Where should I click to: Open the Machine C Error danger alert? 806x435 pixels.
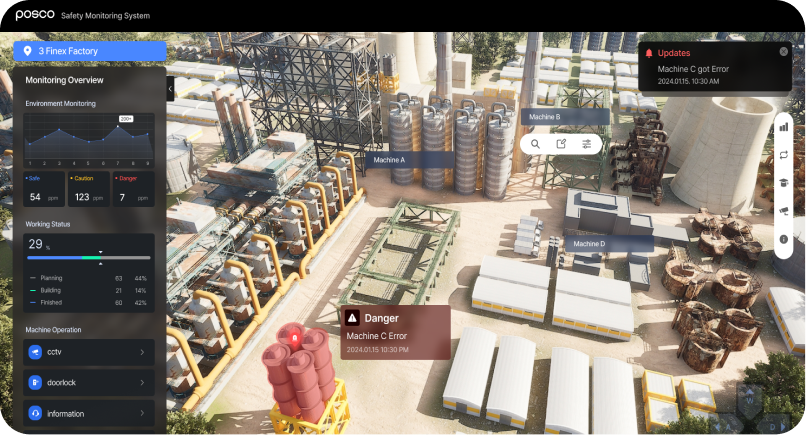coord(396,332)
